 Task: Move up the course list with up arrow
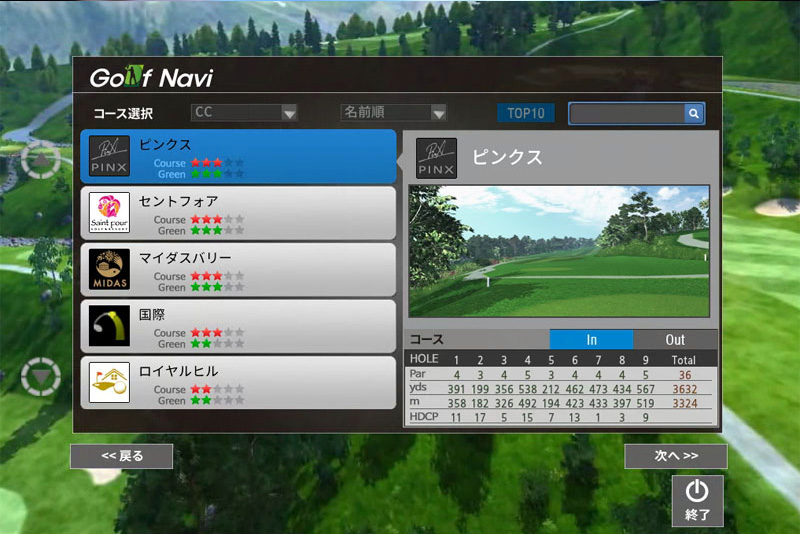pyautogui.click(x=41, y=160)
